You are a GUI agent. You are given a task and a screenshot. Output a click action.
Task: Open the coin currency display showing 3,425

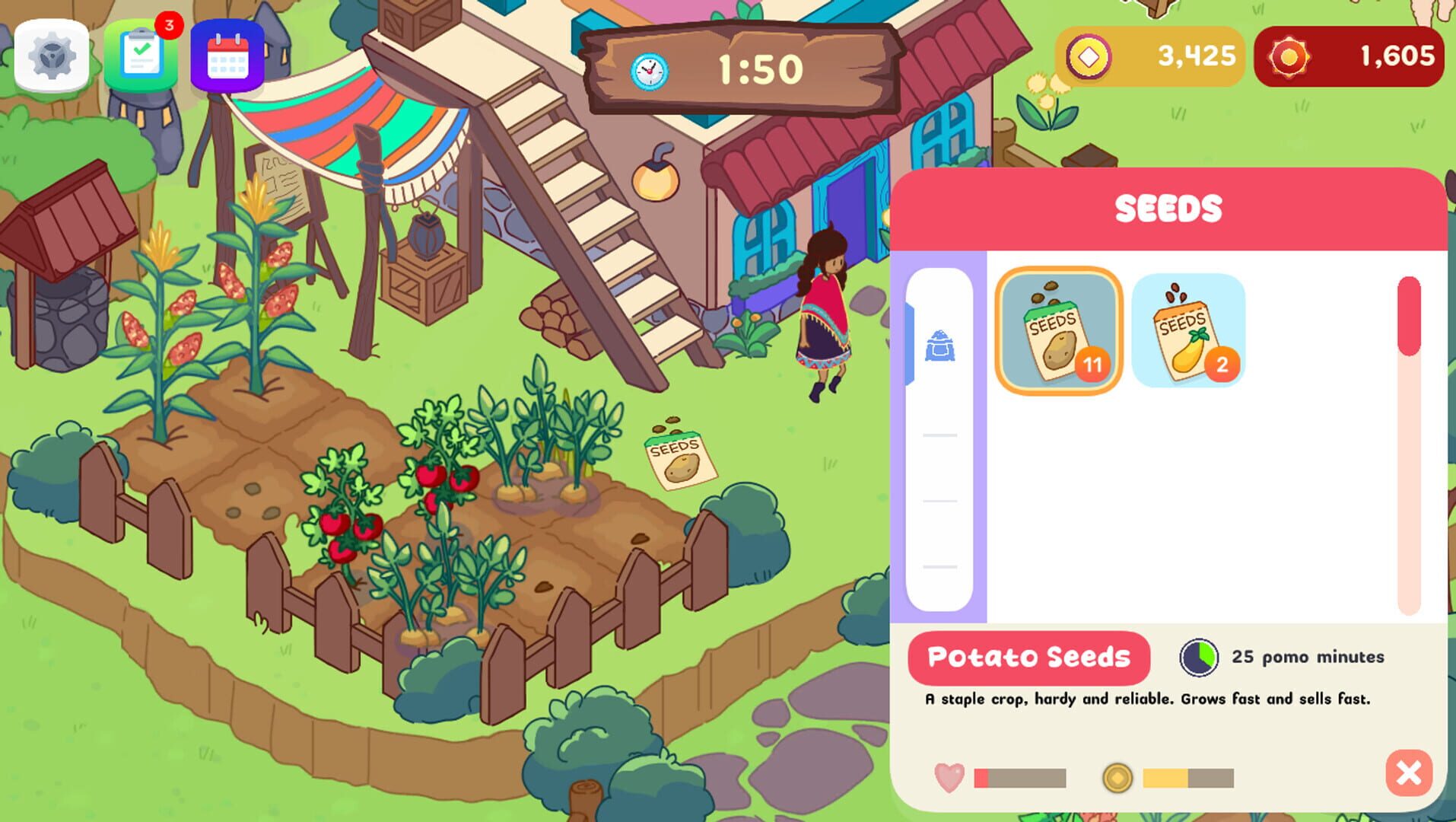click(x=1151, y=55)
